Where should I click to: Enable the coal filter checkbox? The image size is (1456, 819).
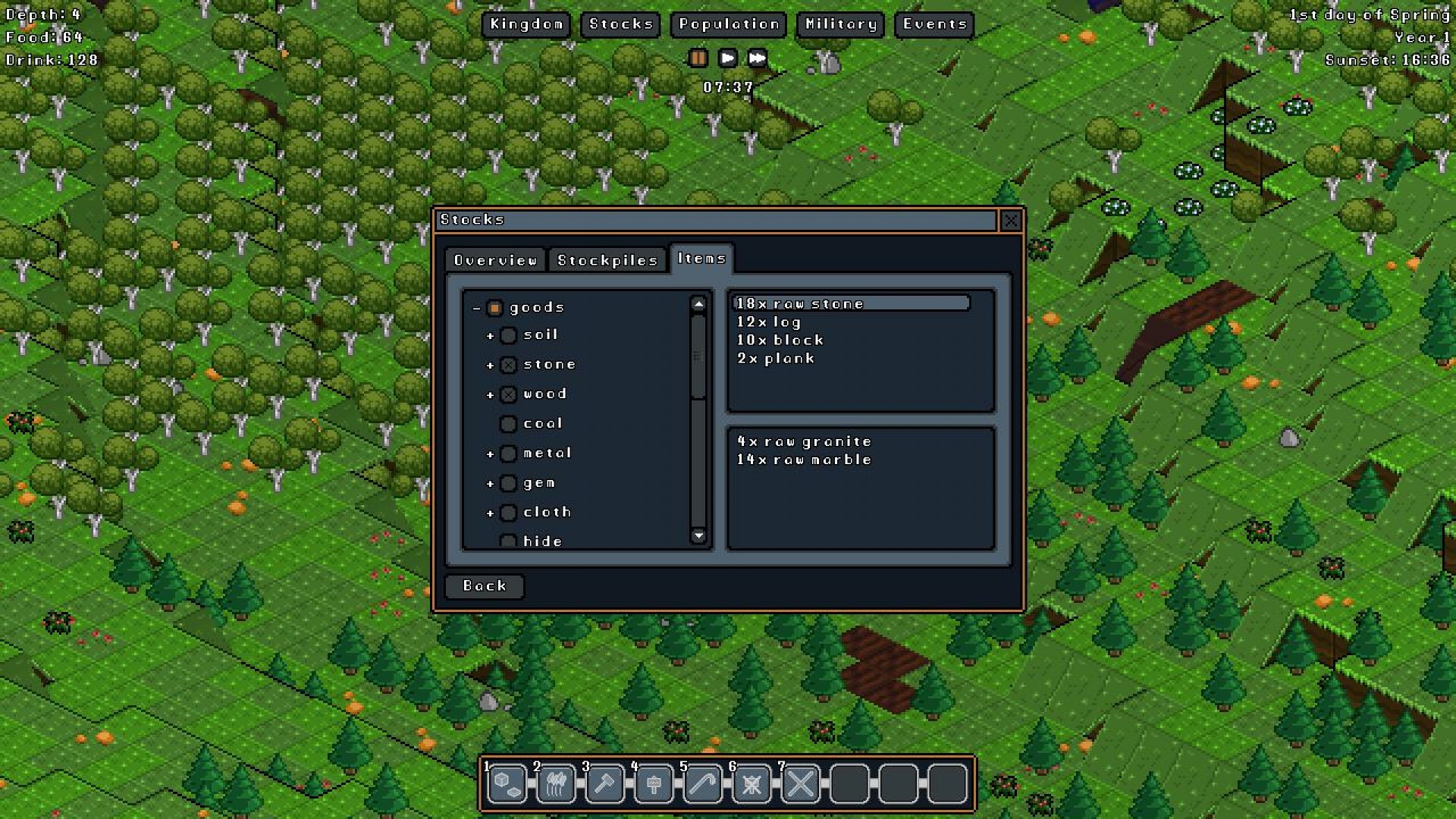pos(508,423)
